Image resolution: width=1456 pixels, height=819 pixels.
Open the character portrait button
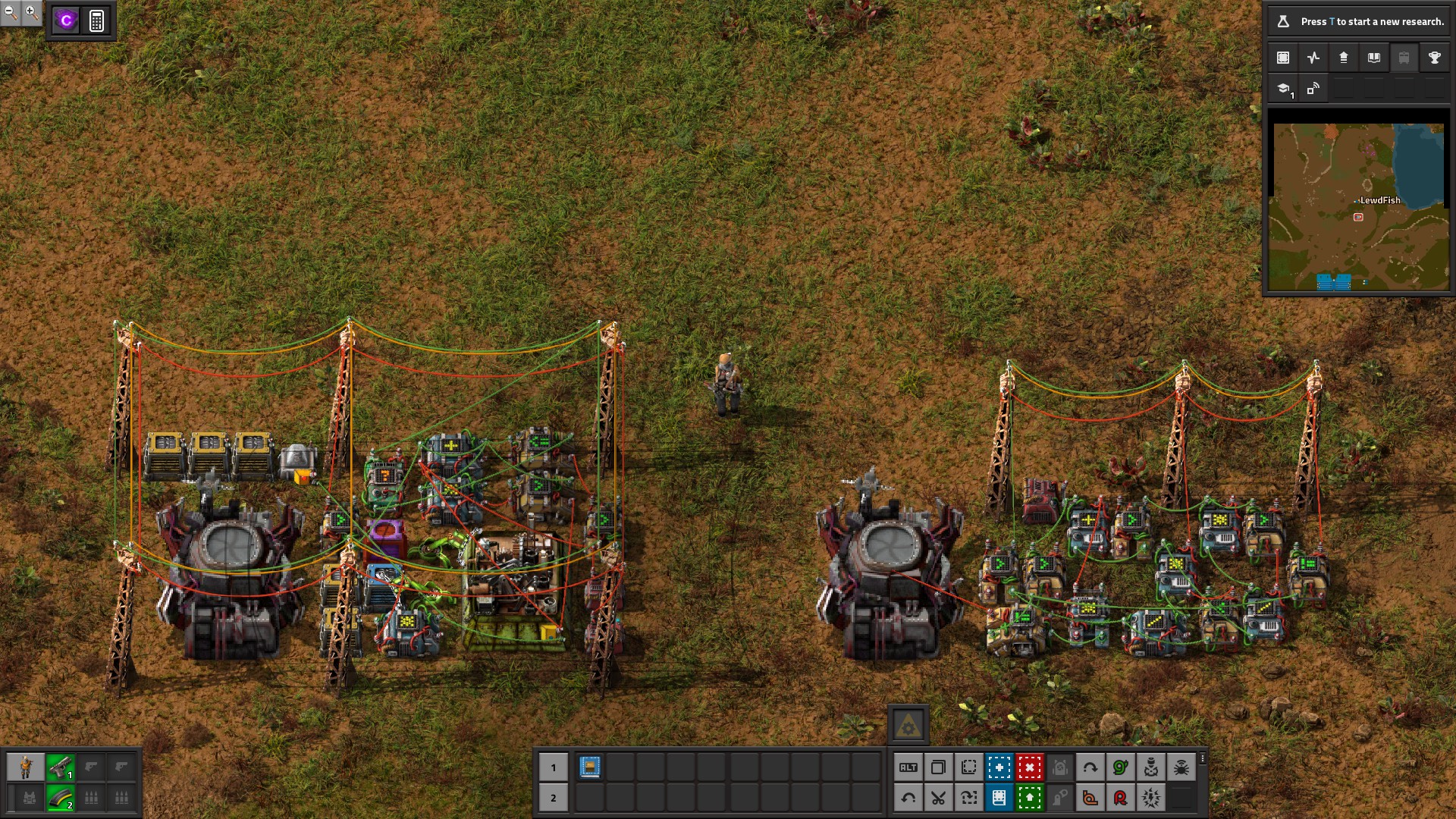(x=26, y=767)
